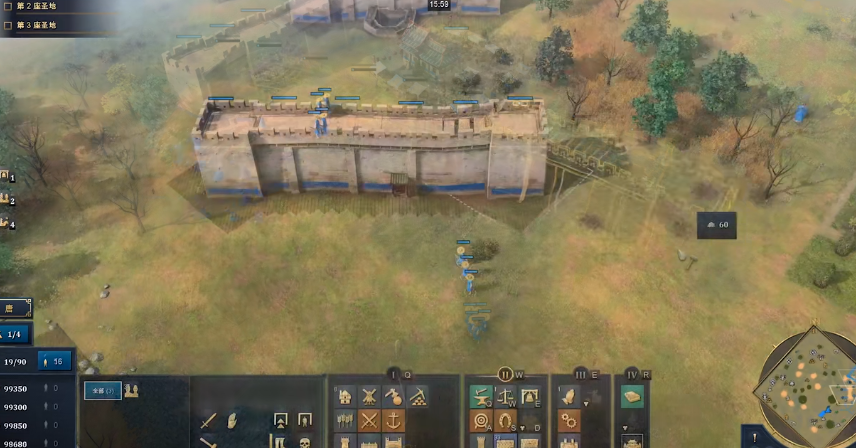Switch to the Age II build tab

[505, 374]
